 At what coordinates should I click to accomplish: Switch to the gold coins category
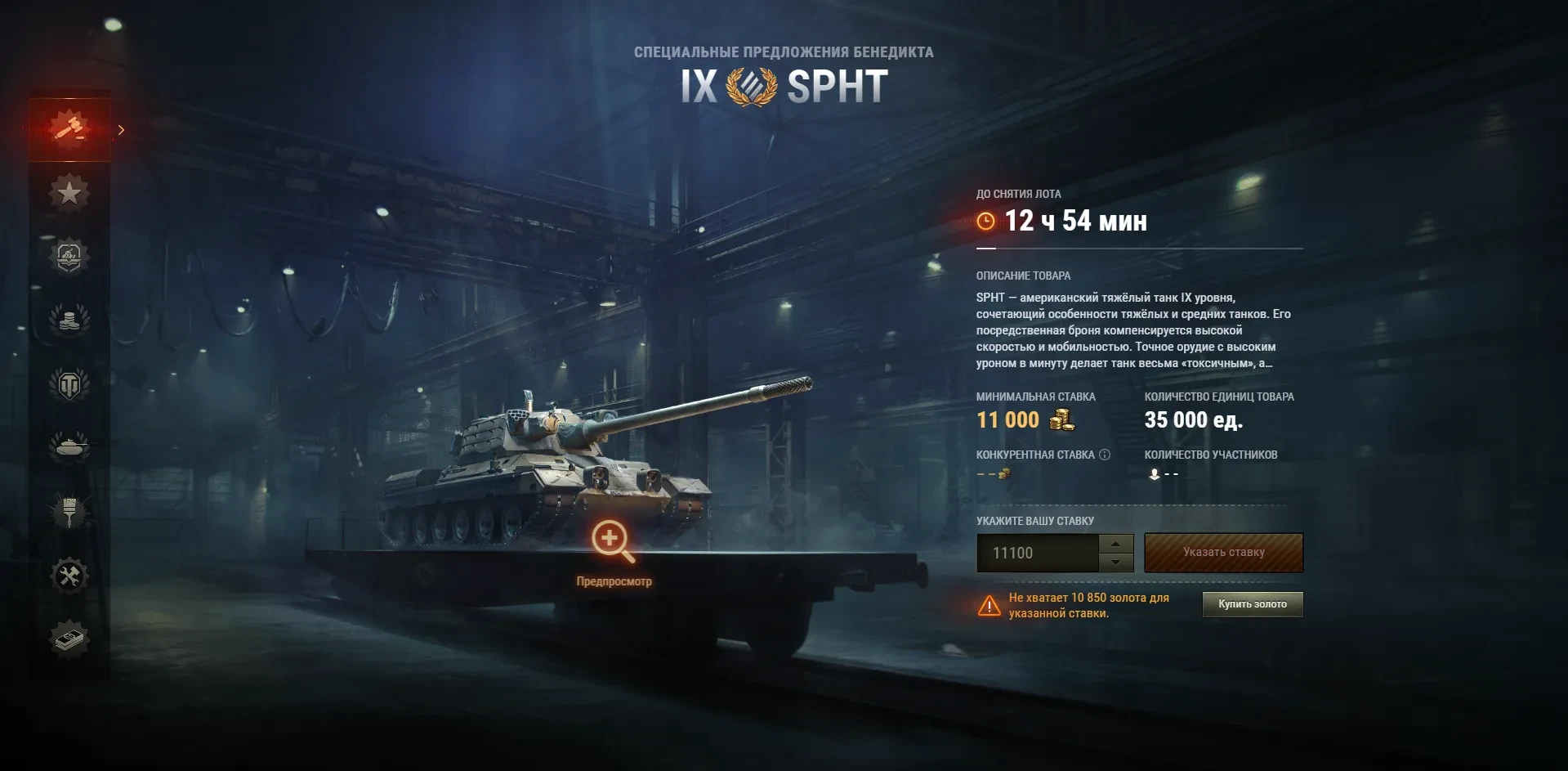click(69, 320)
